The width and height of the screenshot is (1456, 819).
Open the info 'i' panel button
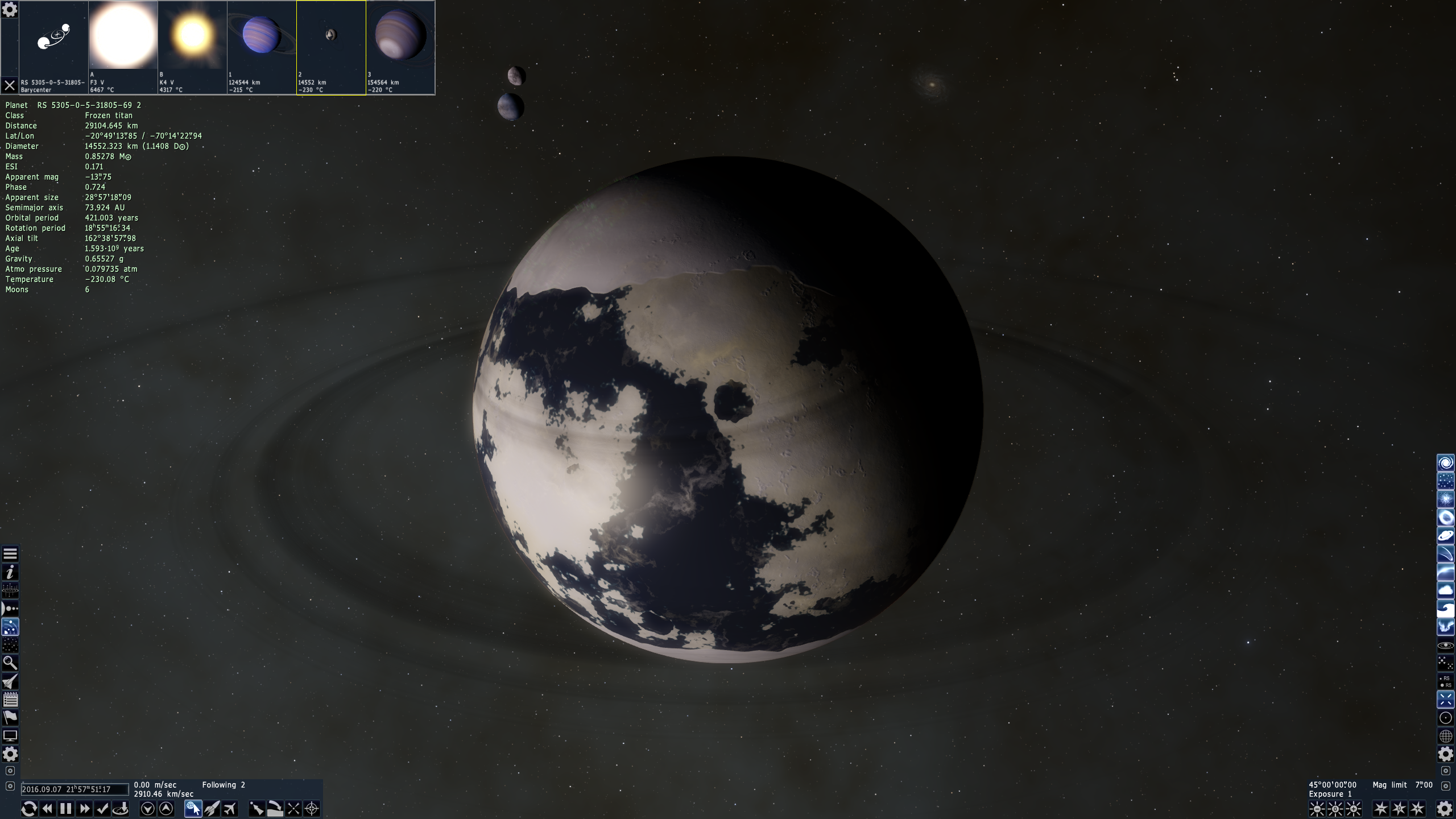[x=10, y=572]
